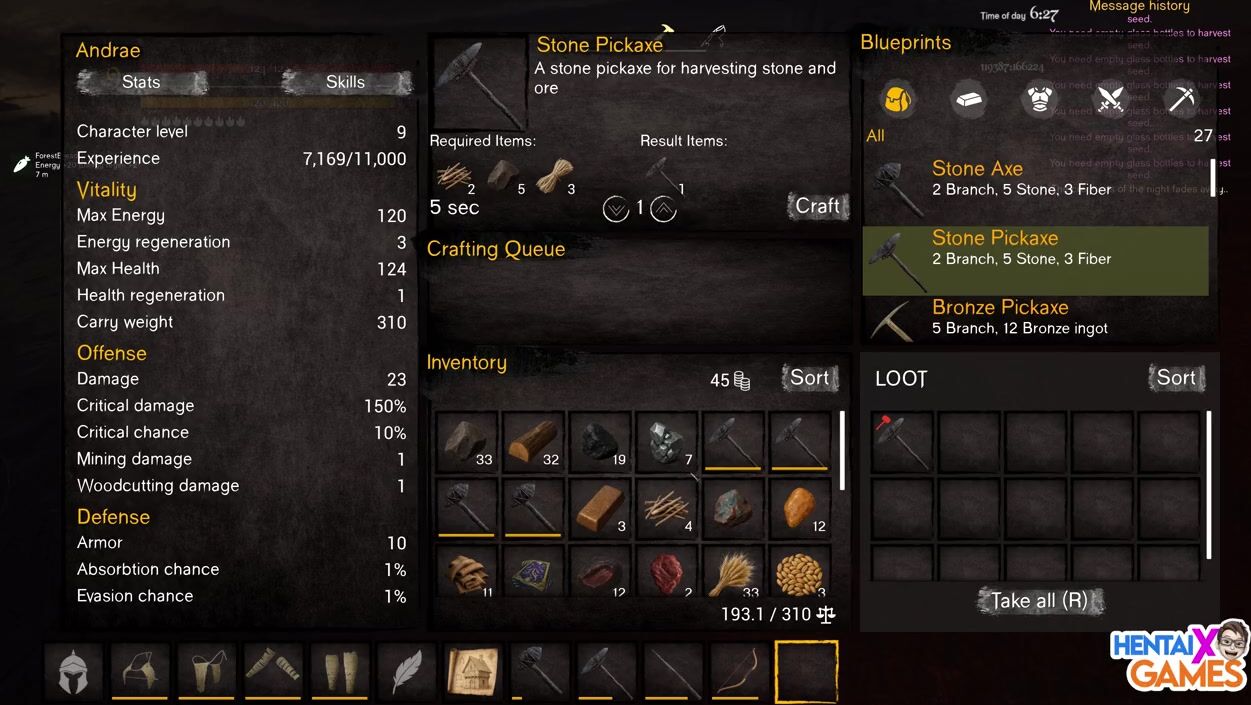The image size is (1251, 705).
Task: Open the Skills tab
Action: [346, 82]
